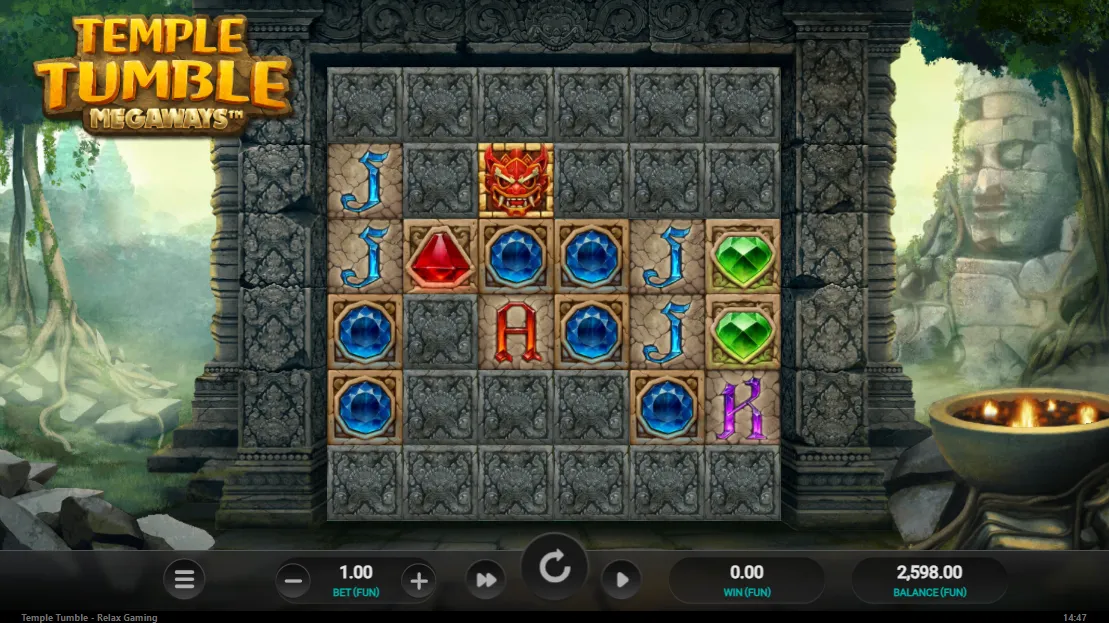Screen dimensions: 1109x623
Task: Toggle the fast-forward turbo spin button
Action: [485, 580]
